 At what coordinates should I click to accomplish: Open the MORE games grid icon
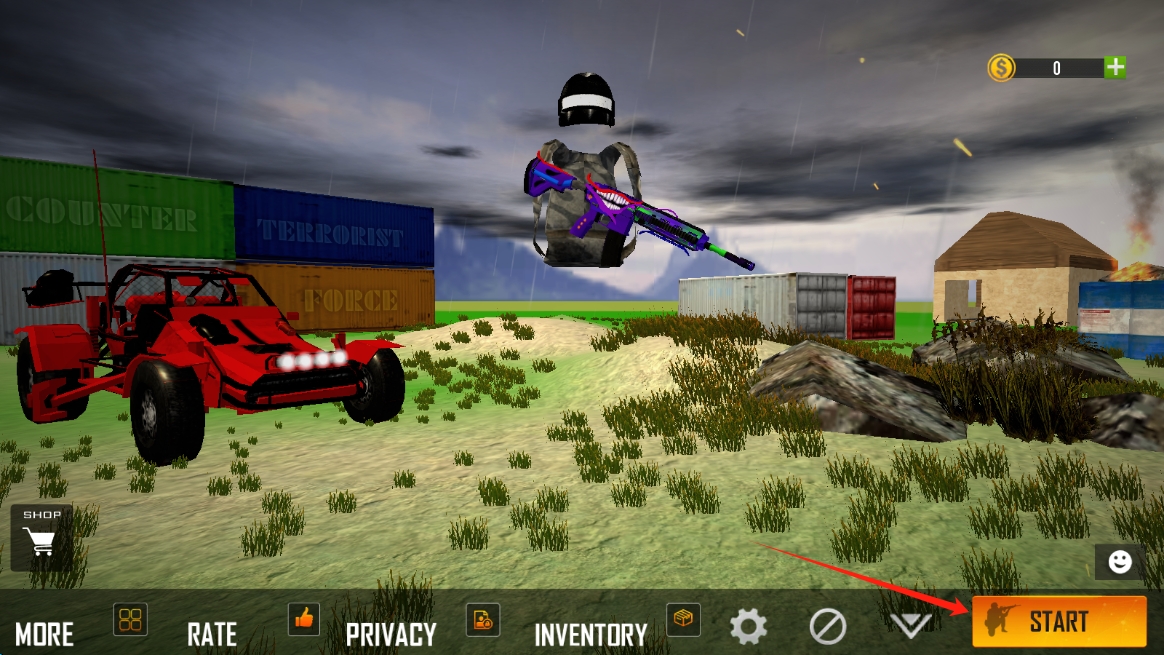(131, 620)
